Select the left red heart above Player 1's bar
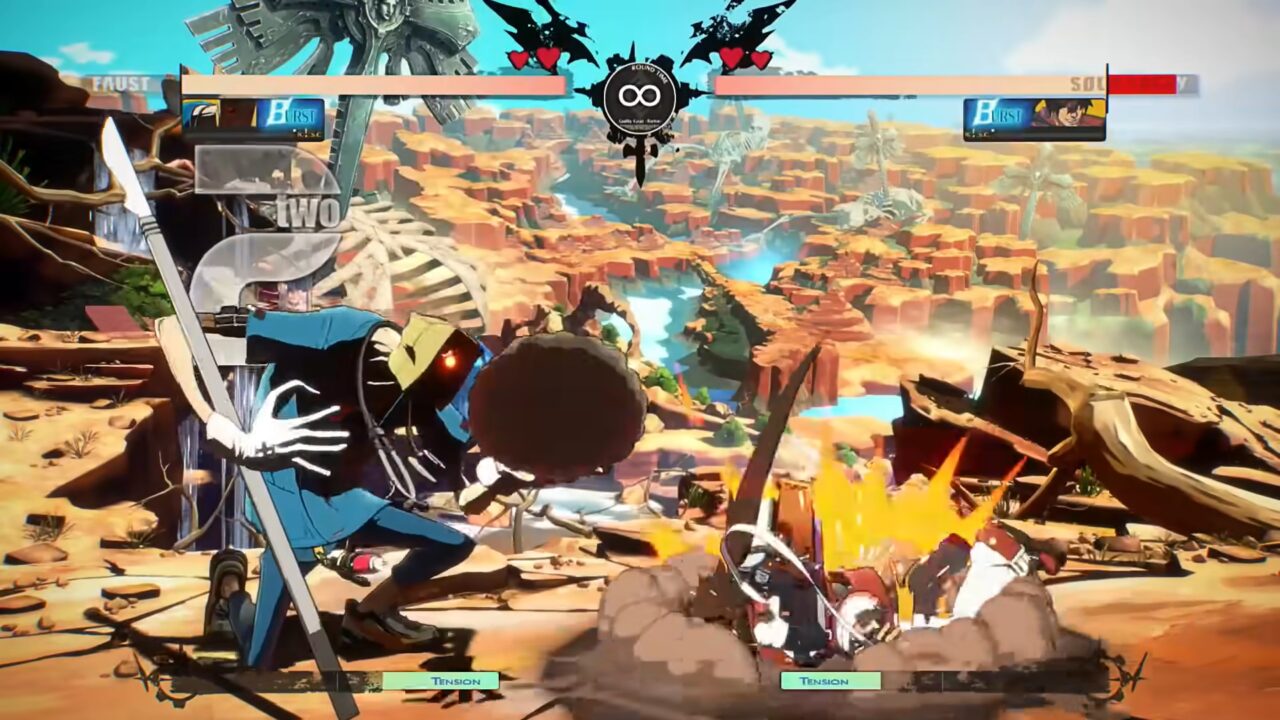The width and height of the screenshot is (1280, 720). [517, 57]
